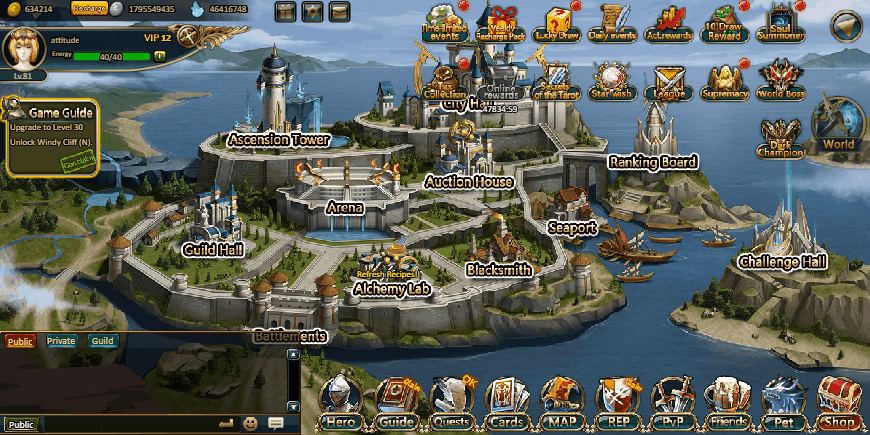
Task: Open the Hero menu
Action: (341, 404)
